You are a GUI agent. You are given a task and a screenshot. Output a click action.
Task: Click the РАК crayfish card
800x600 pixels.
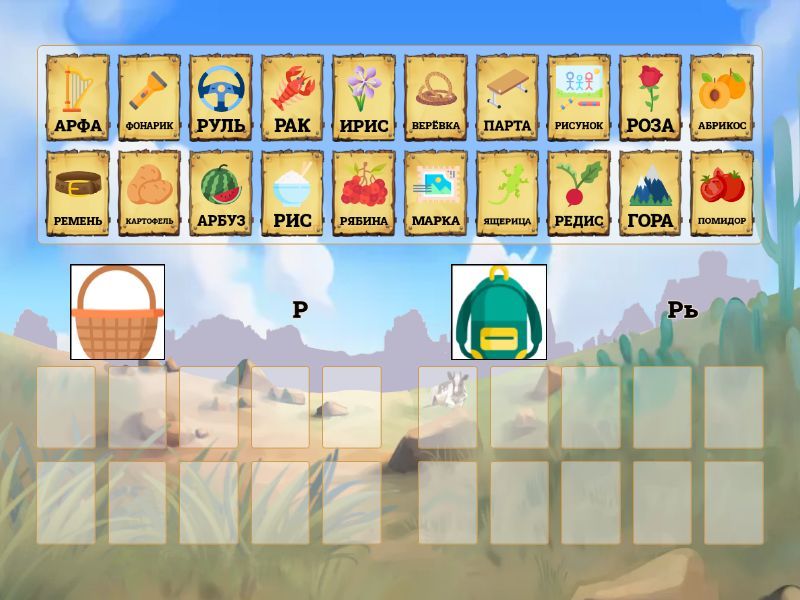pyautogui.click(x=292, y=98)
